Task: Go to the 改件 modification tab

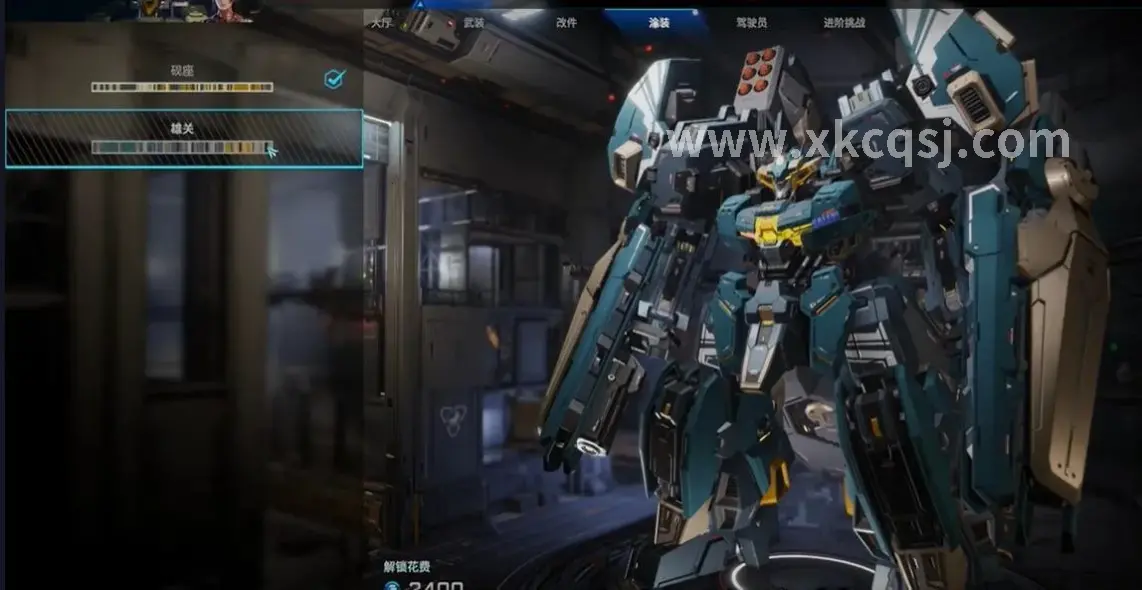Action: click(567, 22)
